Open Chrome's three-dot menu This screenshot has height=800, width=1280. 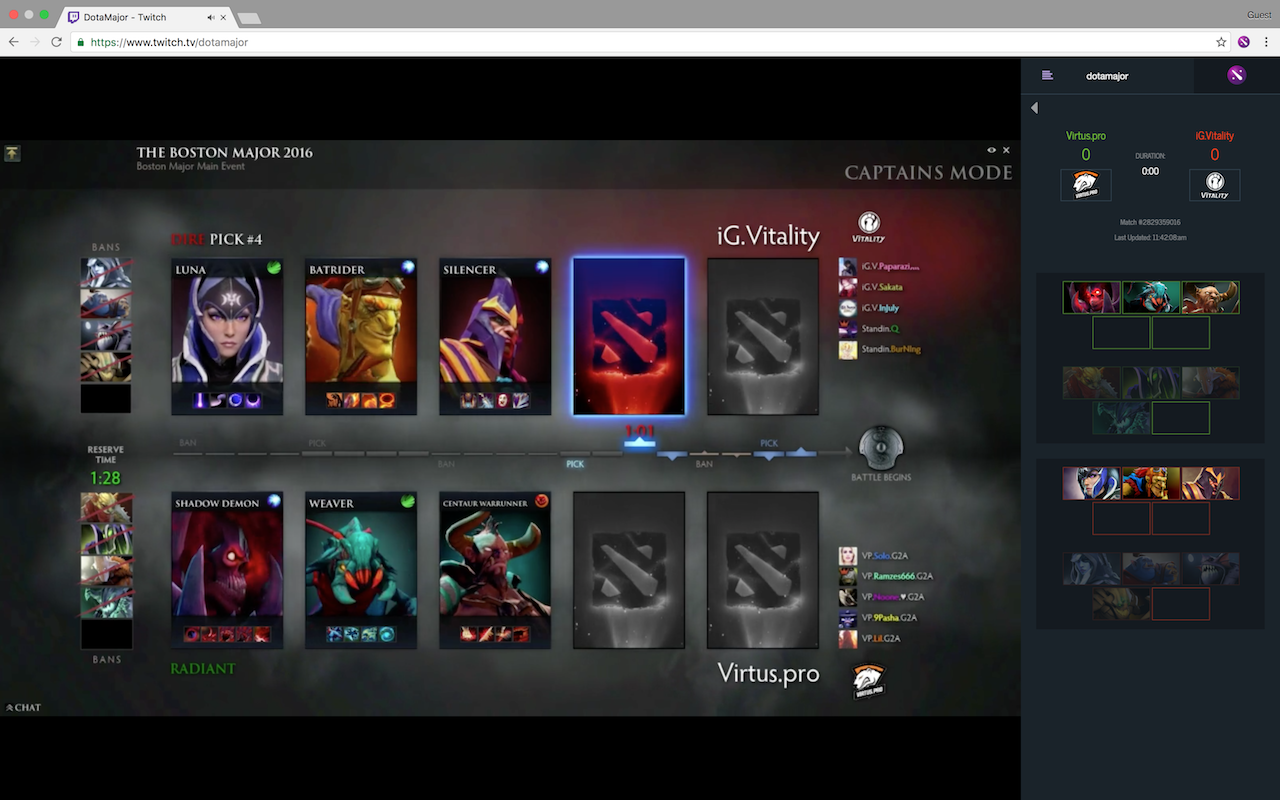coord(1266,42)
